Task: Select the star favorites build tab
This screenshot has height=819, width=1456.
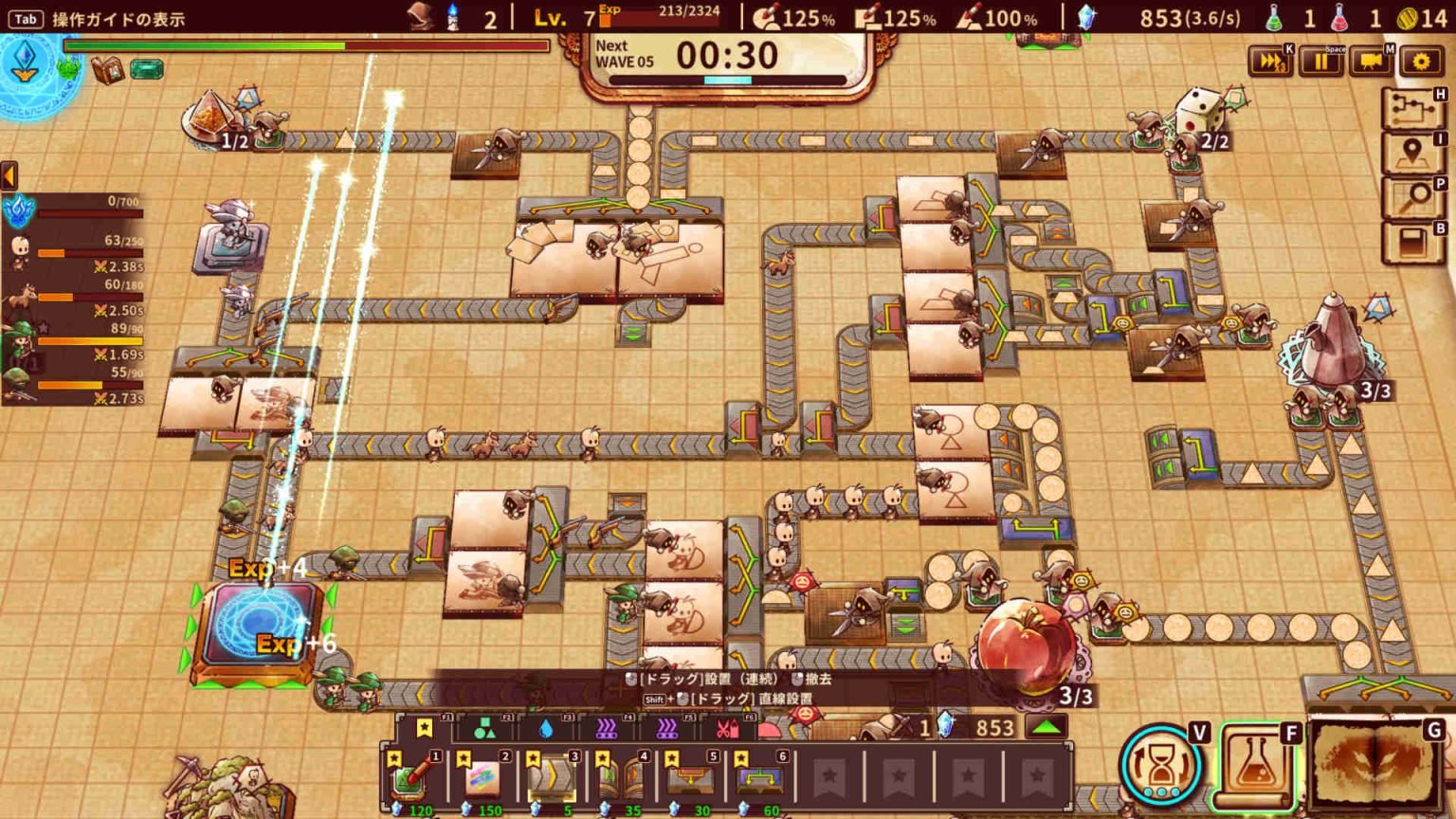Action: [425, 728]
